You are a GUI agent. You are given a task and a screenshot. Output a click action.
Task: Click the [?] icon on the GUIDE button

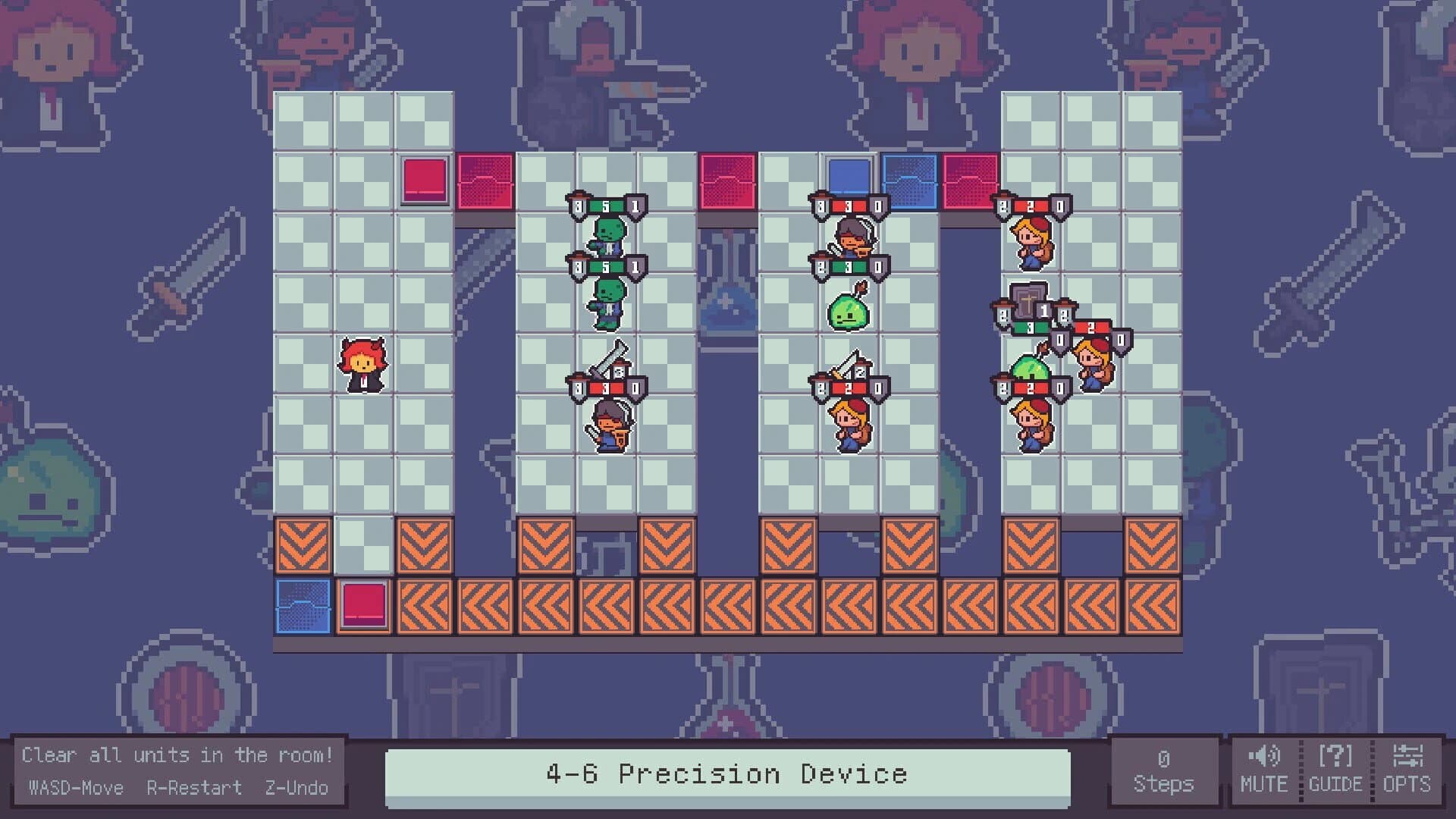pyautogui.click(x=1338, y=755)
